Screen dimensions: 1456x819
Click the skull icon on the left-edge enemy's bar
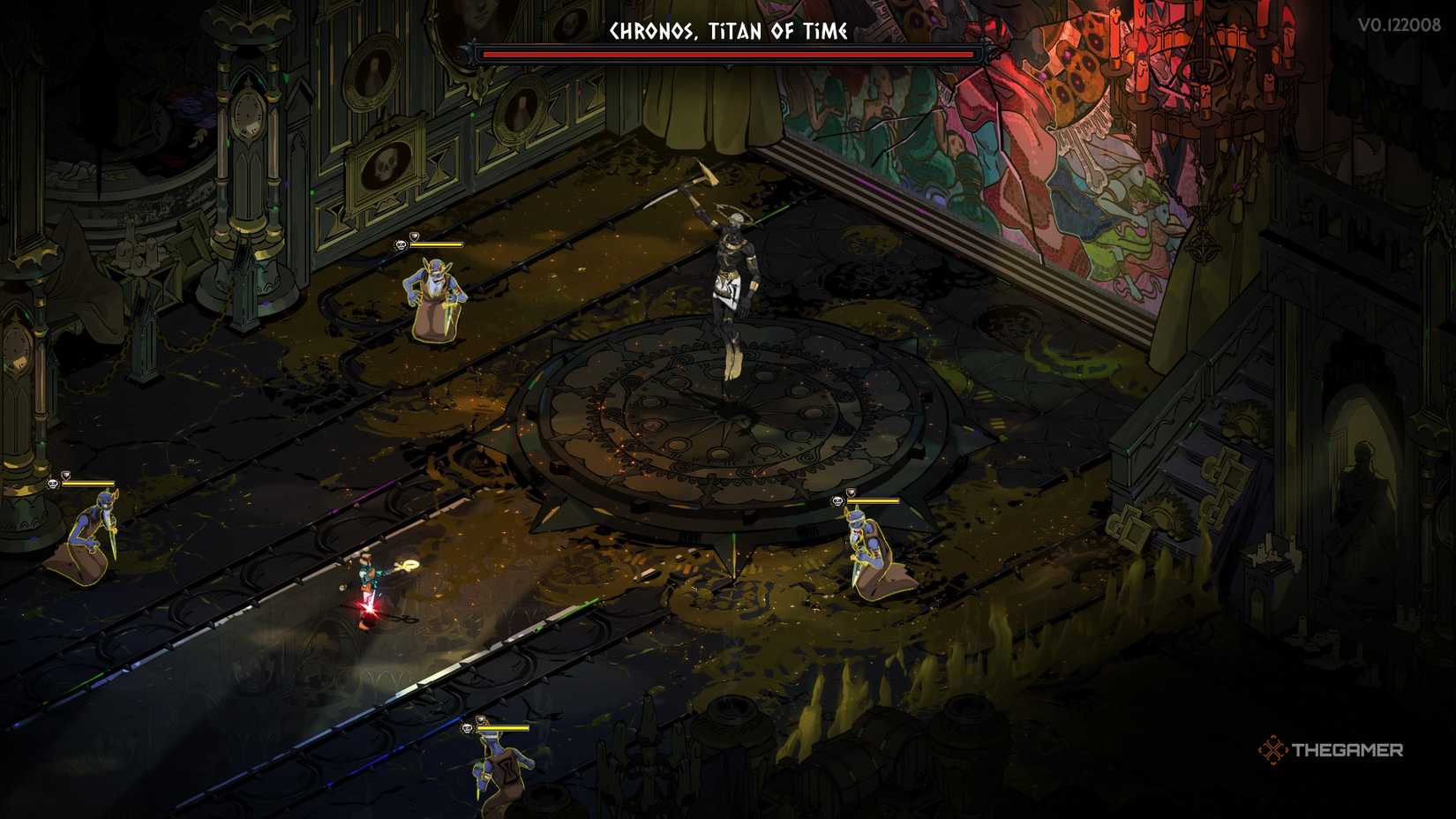[x=53, y=485]
